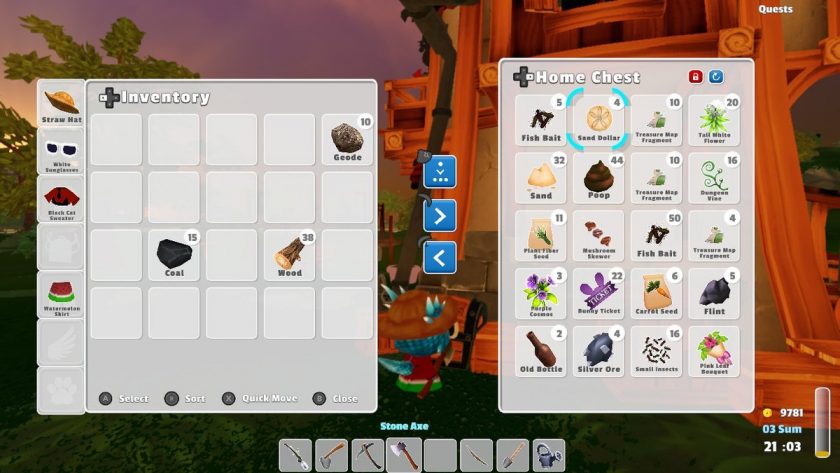Select the Mushroom Skewer in the chest
The height and width of the screenshot is (473, 840).
click(x=599, y=236)
